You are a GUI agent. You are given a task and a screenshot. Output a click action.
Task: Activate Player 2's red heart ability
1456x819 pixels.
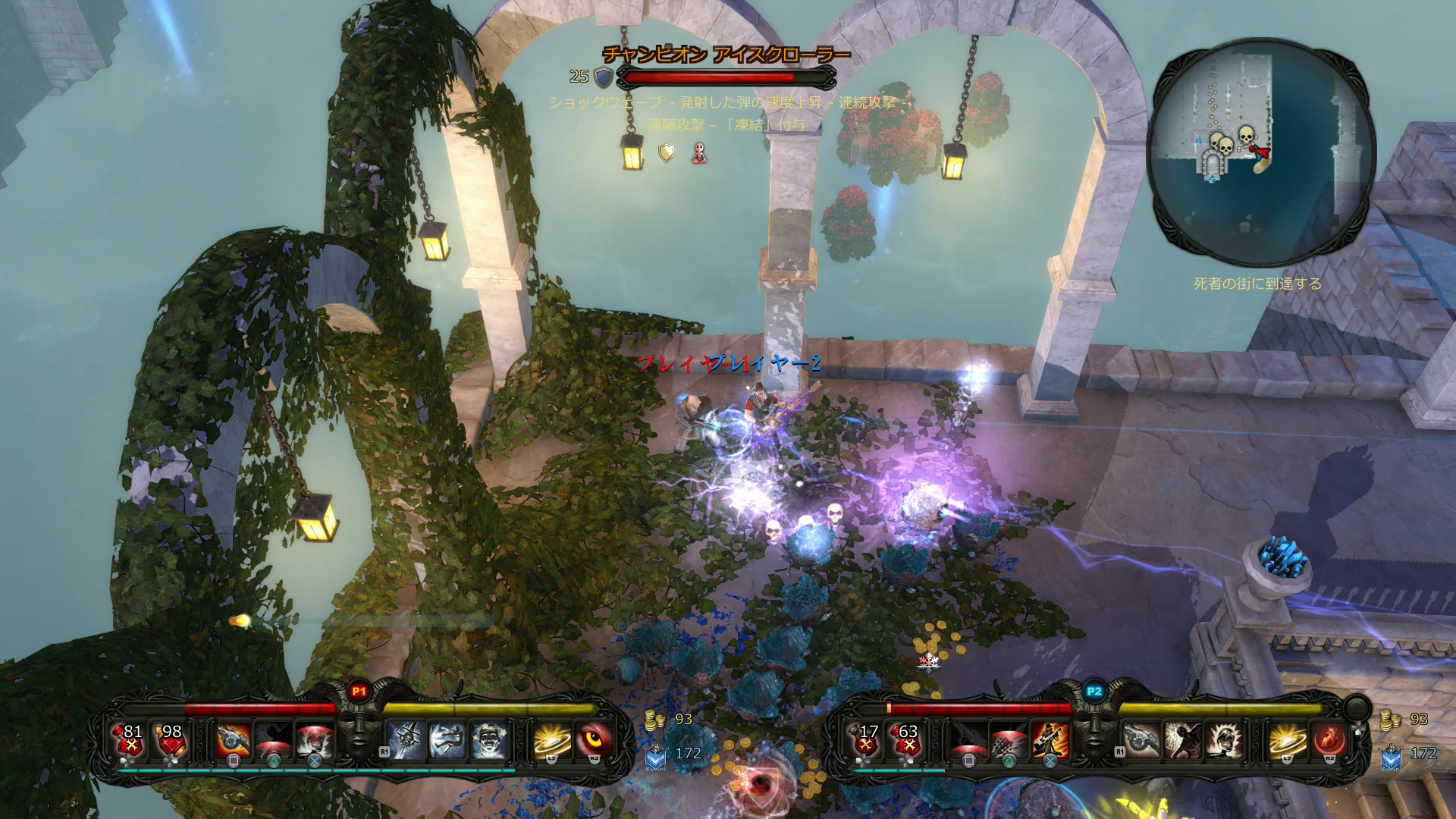point(1329,740)
